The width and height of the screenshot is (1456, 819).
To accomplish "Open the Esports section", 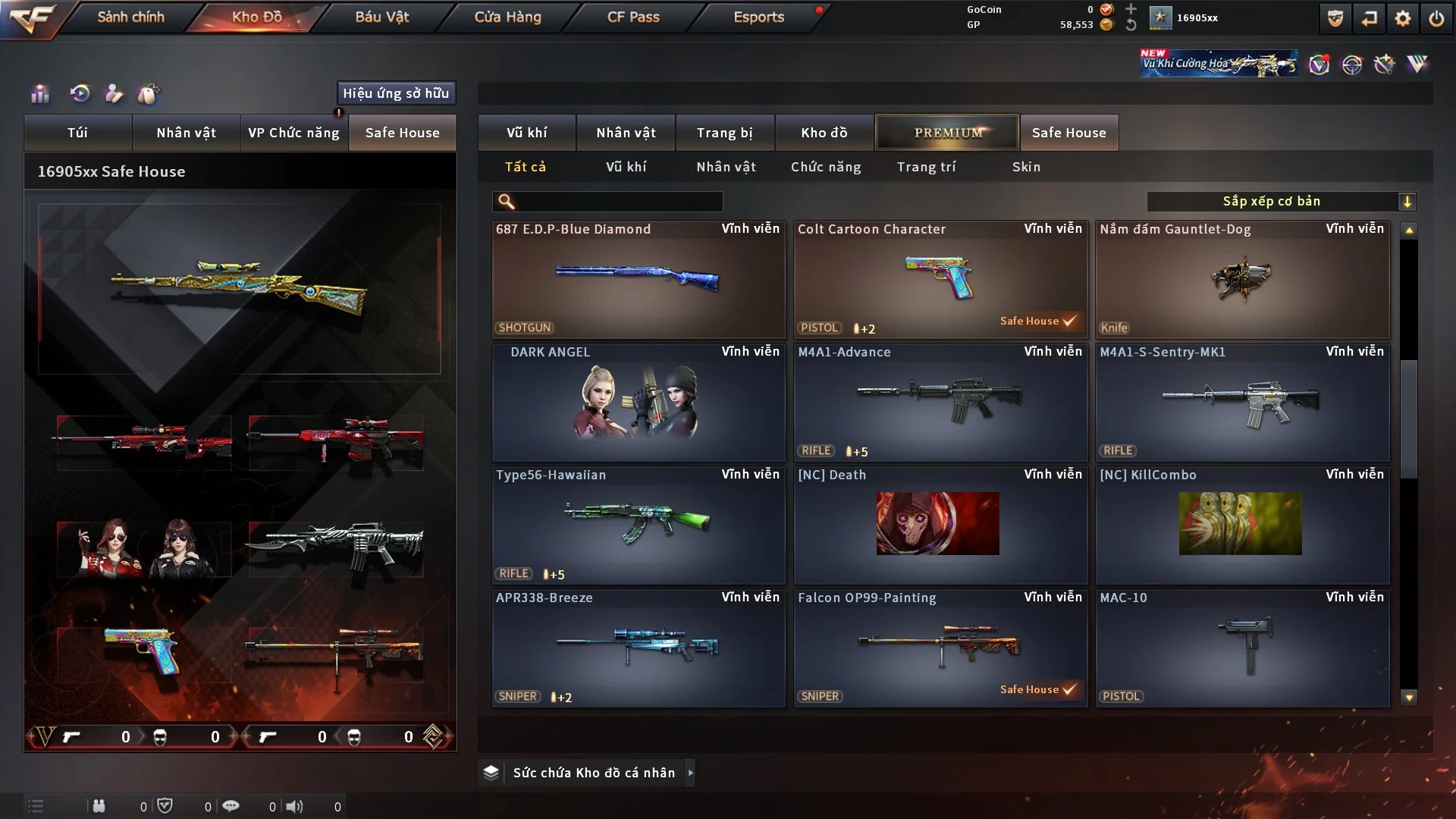I will pyautogui.click(x=758, y=17).
